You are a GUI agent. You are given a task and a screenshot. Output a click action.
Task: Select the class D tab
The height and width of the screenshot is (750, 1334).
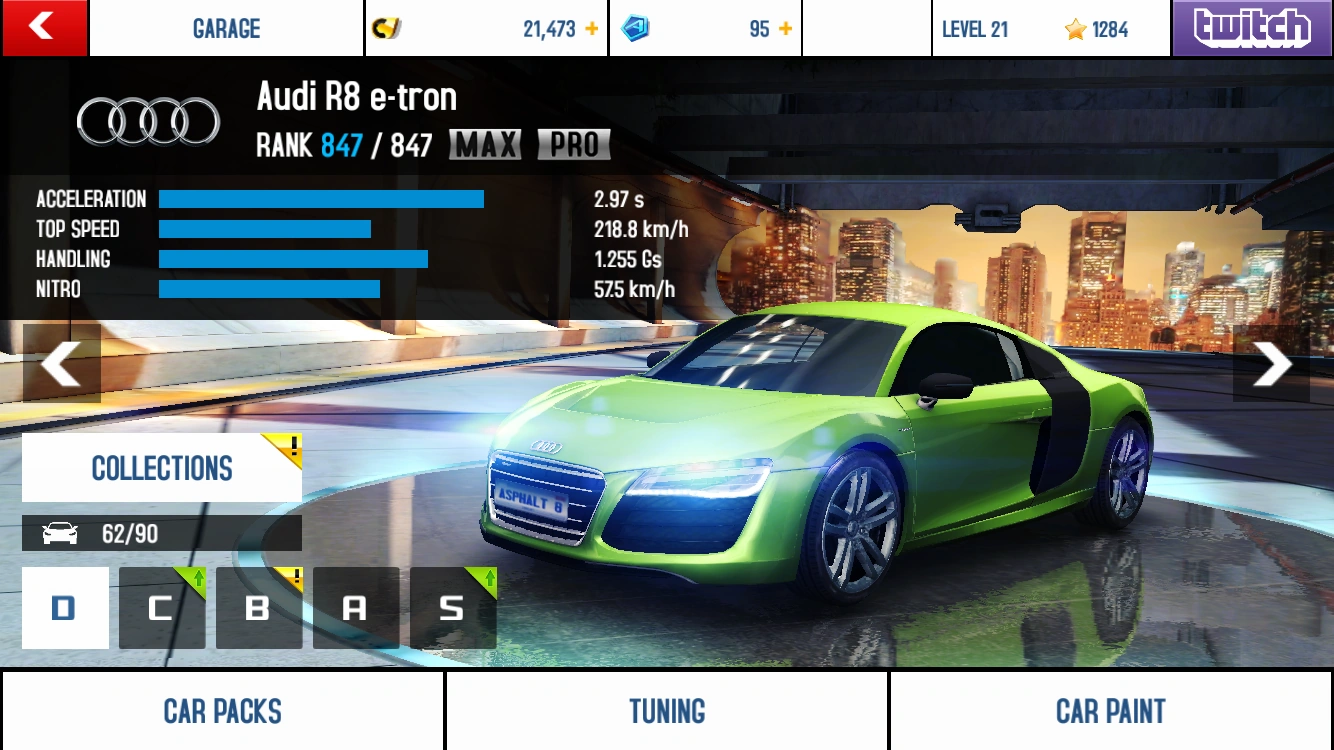point(65,608)
